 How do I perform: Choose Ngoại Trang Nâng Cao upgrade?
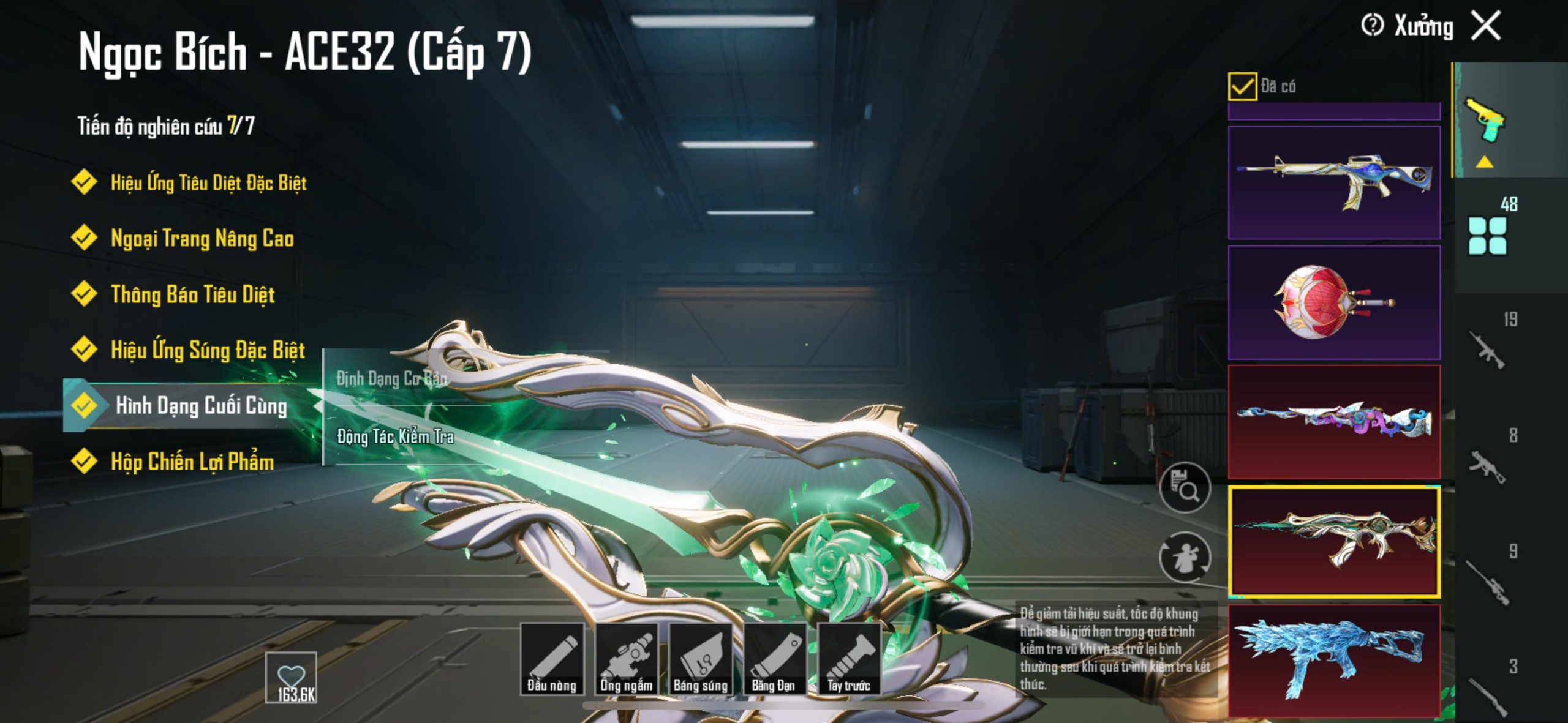tap(202, 238)
